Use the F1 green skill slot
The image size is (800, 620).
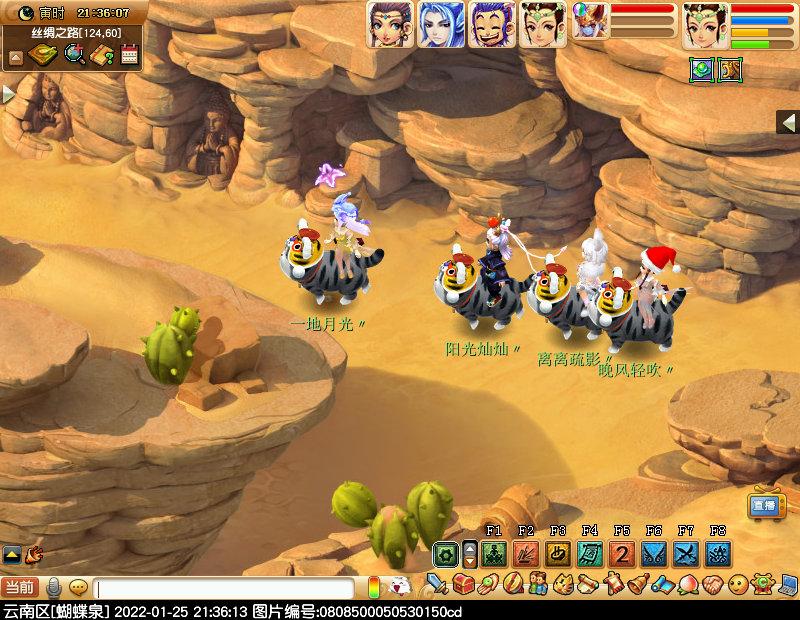pyautogui.click(x=493, y=554)
